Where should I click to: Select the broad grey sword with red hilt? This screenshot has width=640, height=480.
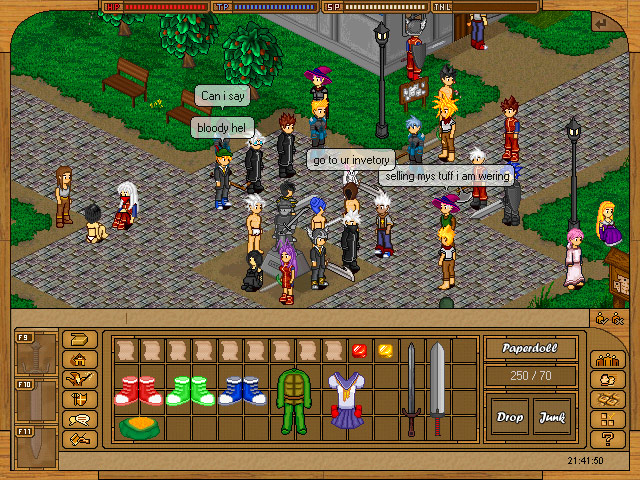pyautogui.click(x=436, y=388)
